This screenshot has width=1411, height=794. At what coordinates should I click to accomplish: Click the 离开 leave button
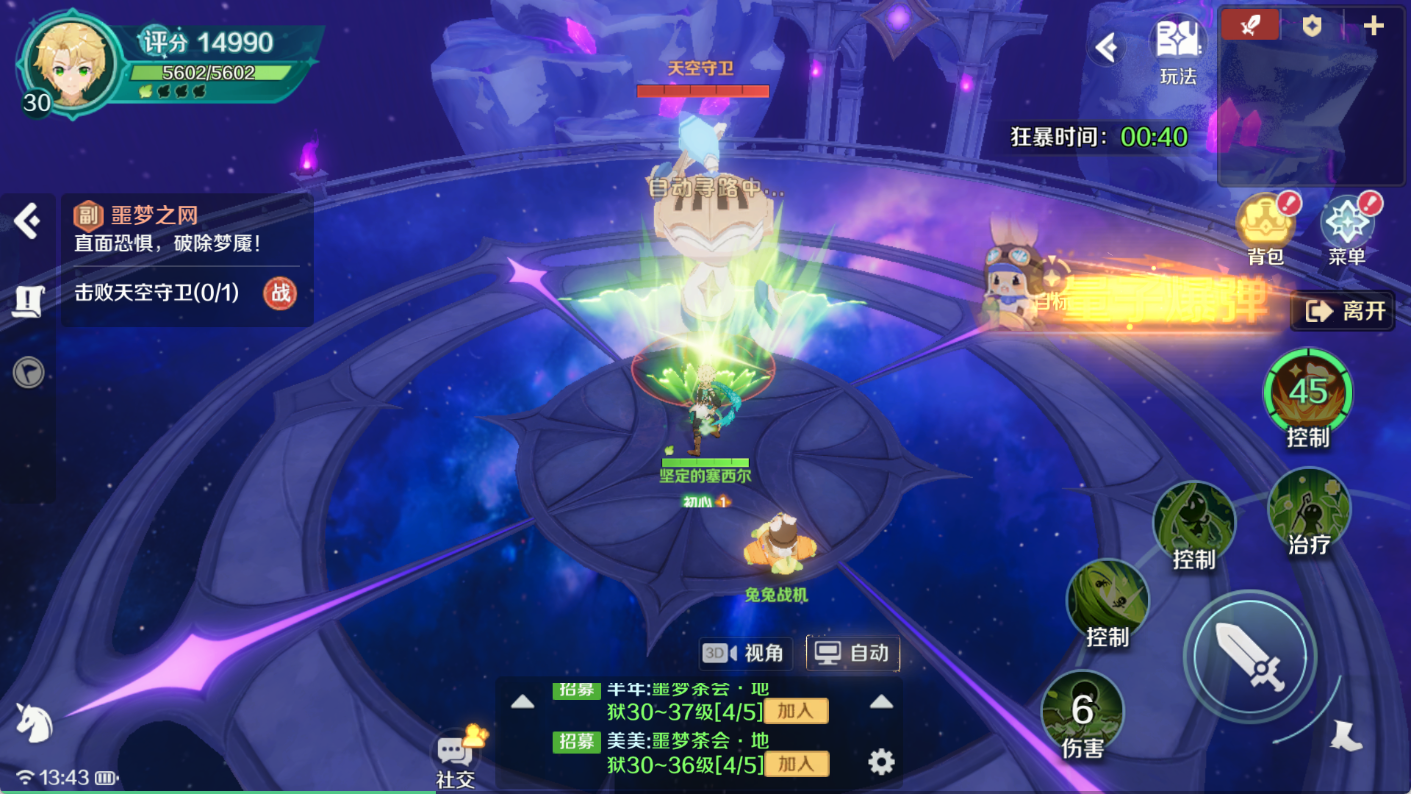point(1343,311)
